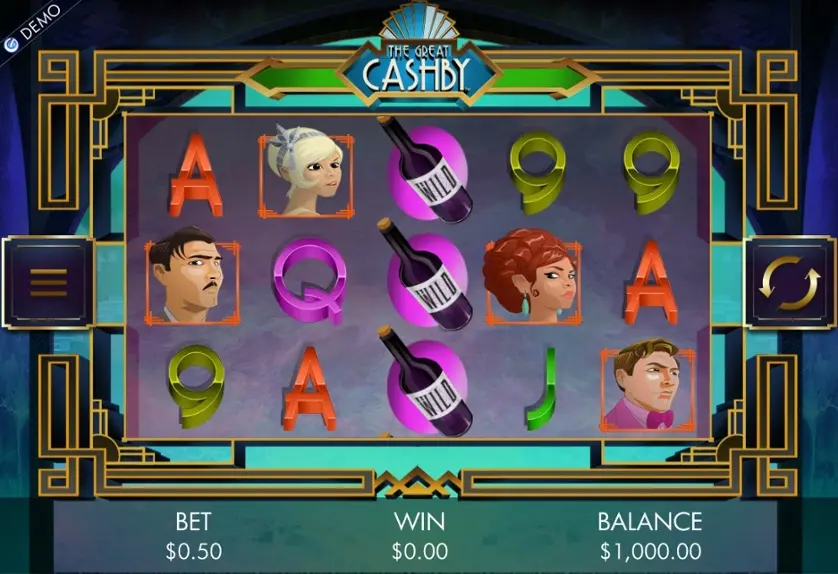Open the hamburger menu button
The height and width of the screenshot is (574, 838).
47,283
